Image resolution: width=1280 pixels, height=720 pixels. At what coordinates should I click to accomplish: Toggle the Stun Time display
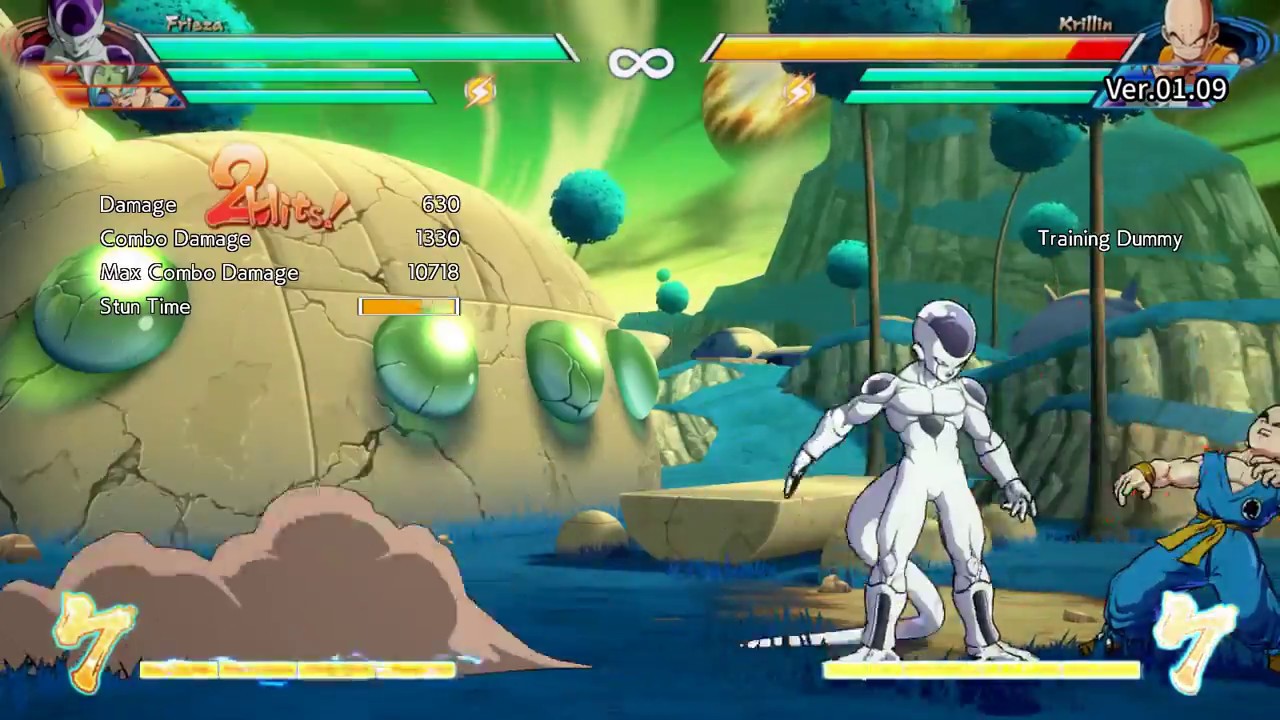(x=145, y=307)
